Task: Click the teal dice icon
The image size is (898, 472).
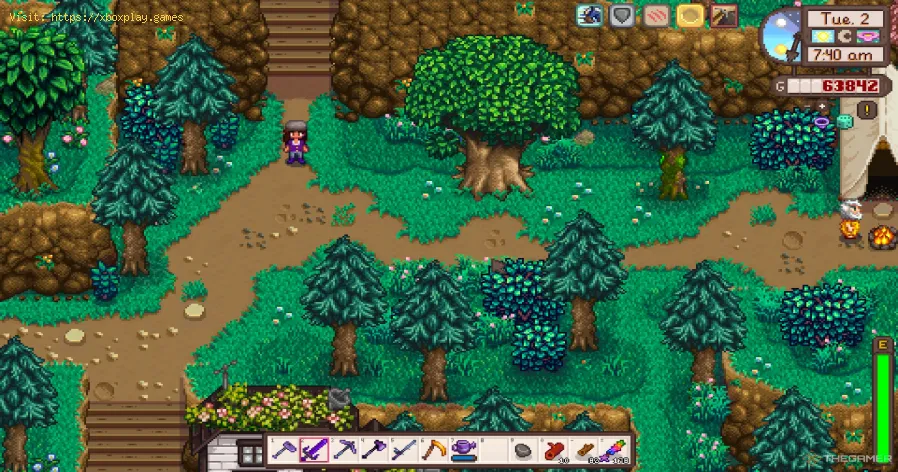Action: (x=845, y=121)
